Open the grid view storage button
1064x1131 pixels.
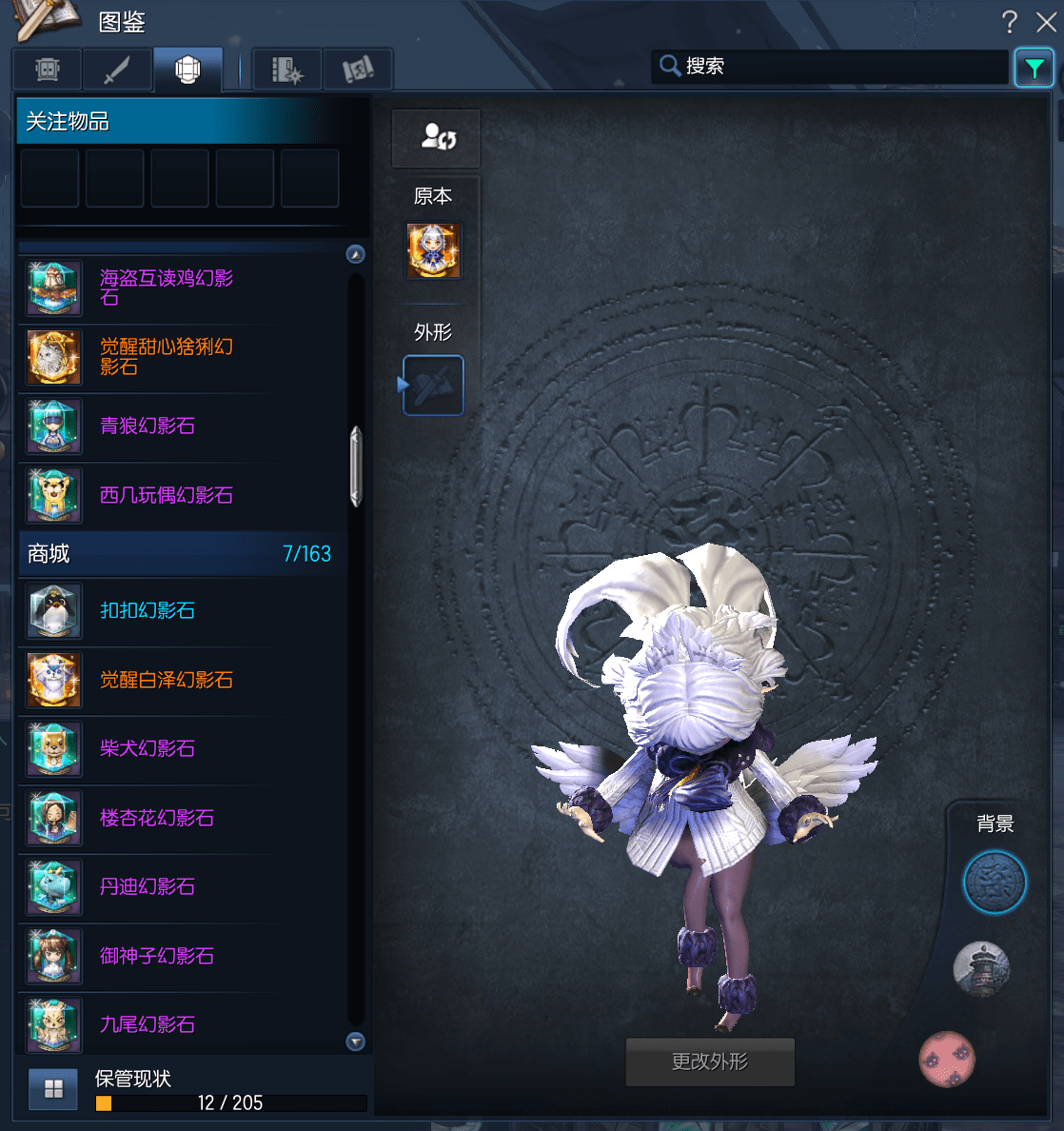(x=53, y=1089)
